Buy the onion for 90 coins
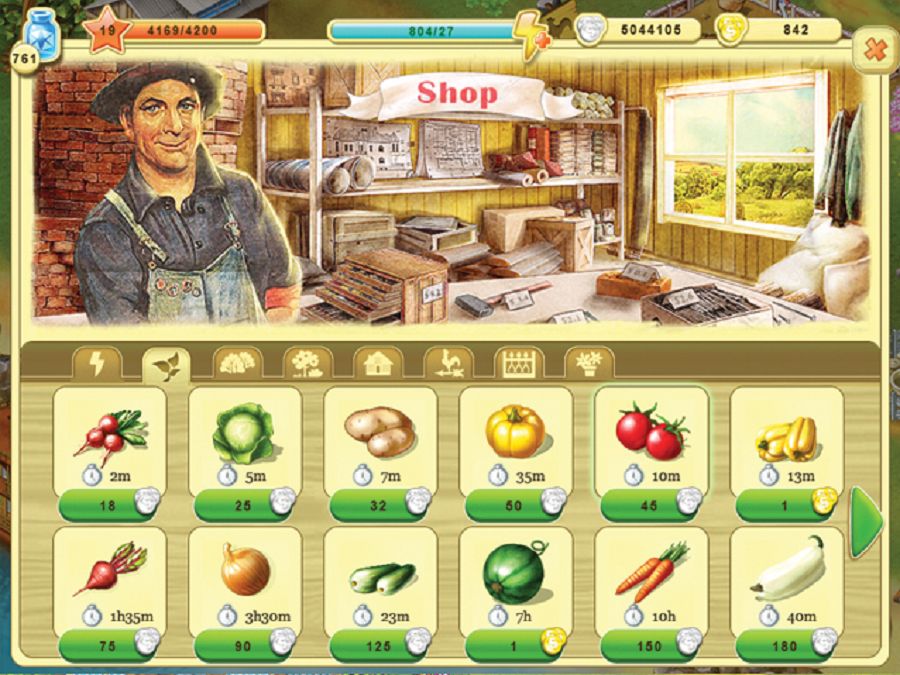The width and height of the screenshot is (900, 675). [x=244, y=646]
